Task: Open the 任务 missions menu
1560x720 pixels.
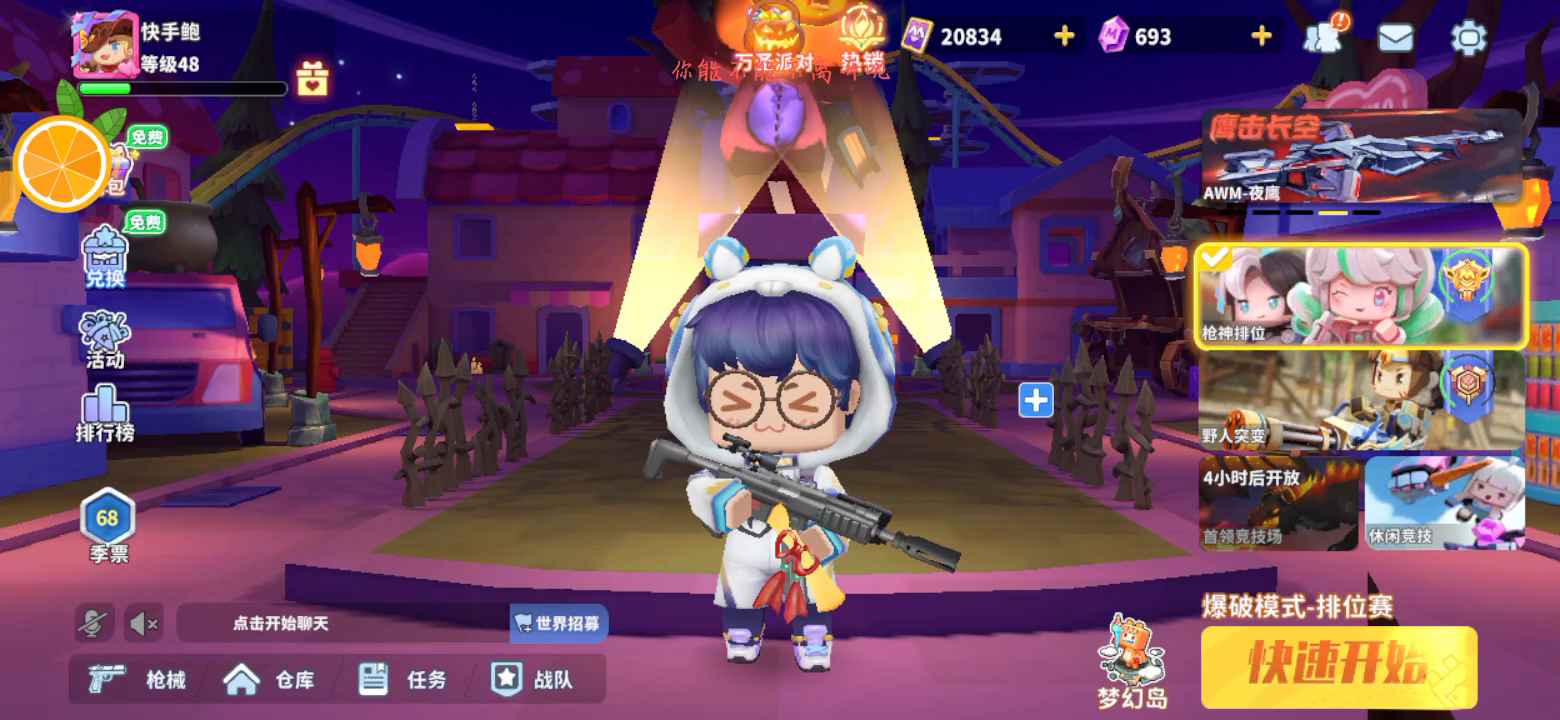Action: [x=402, y=680]
